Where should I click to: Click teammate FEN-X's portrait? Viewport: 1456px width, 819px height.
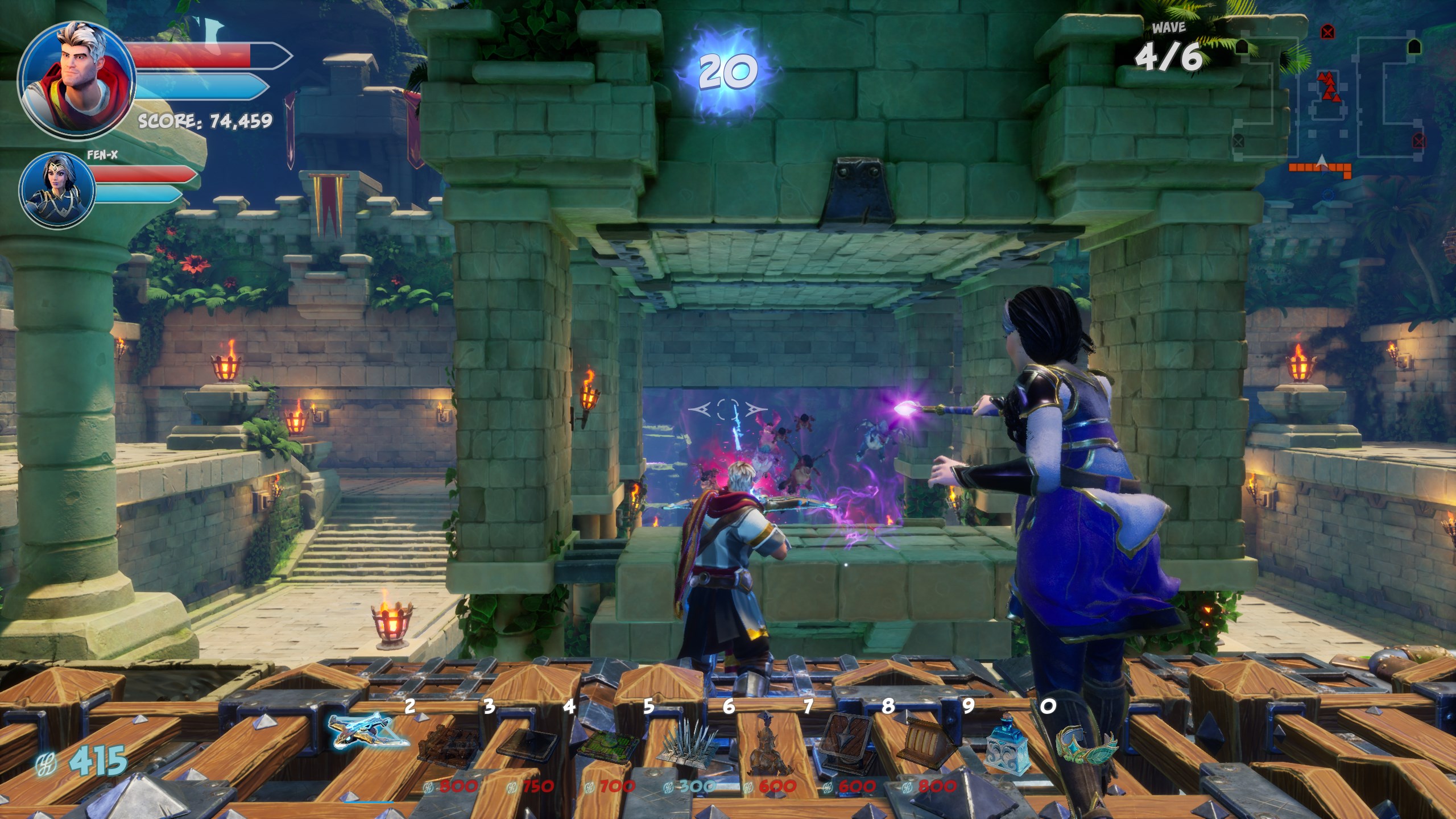(x=57, y=190)
